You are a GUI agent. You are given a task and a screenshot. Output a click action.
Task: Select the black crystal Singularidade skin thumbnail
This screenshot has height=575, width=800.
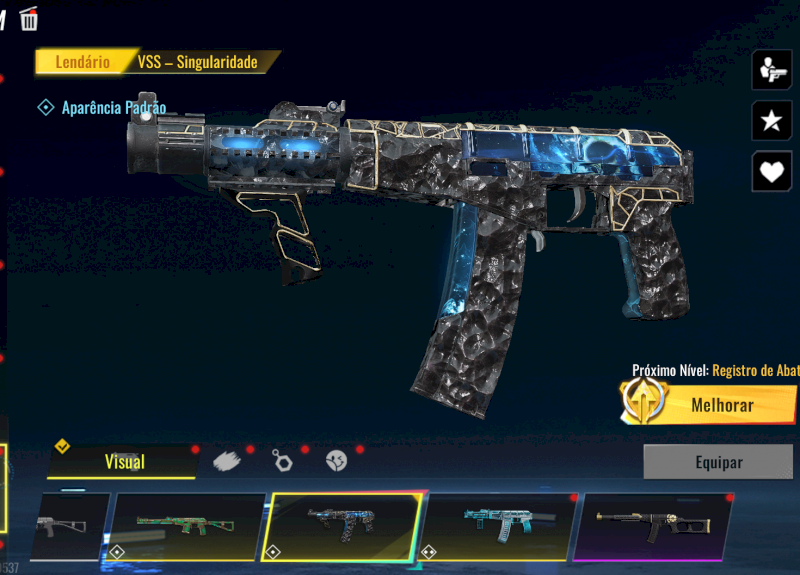[x=342, y=526]
